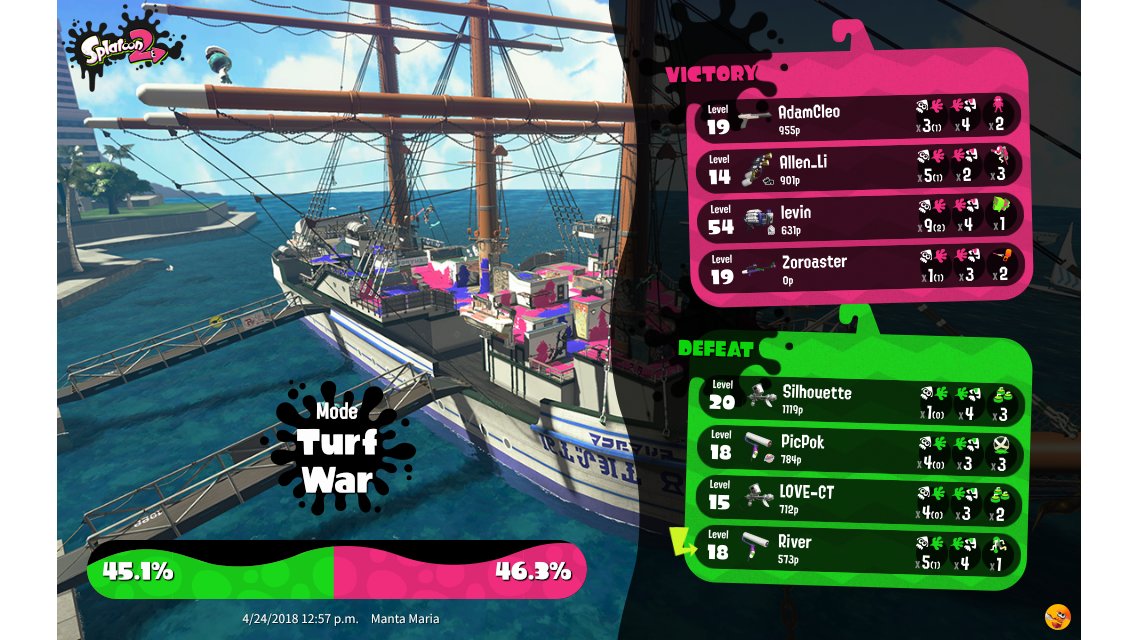Open levin's level 54 player entry
The image size is (1138, 640).
[x=858, y=219]
